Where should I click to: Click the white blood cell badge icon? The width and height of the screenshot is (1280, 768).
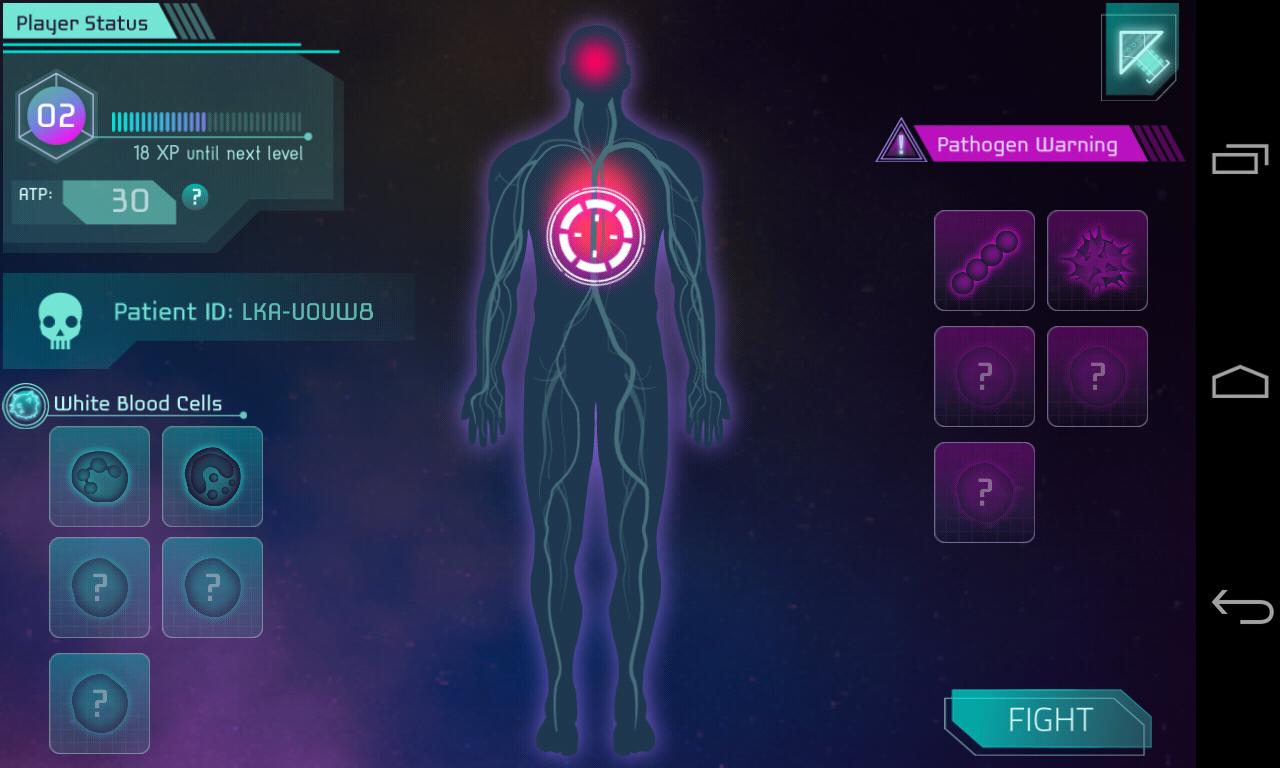pyautogui.click(x=25, y=405)
